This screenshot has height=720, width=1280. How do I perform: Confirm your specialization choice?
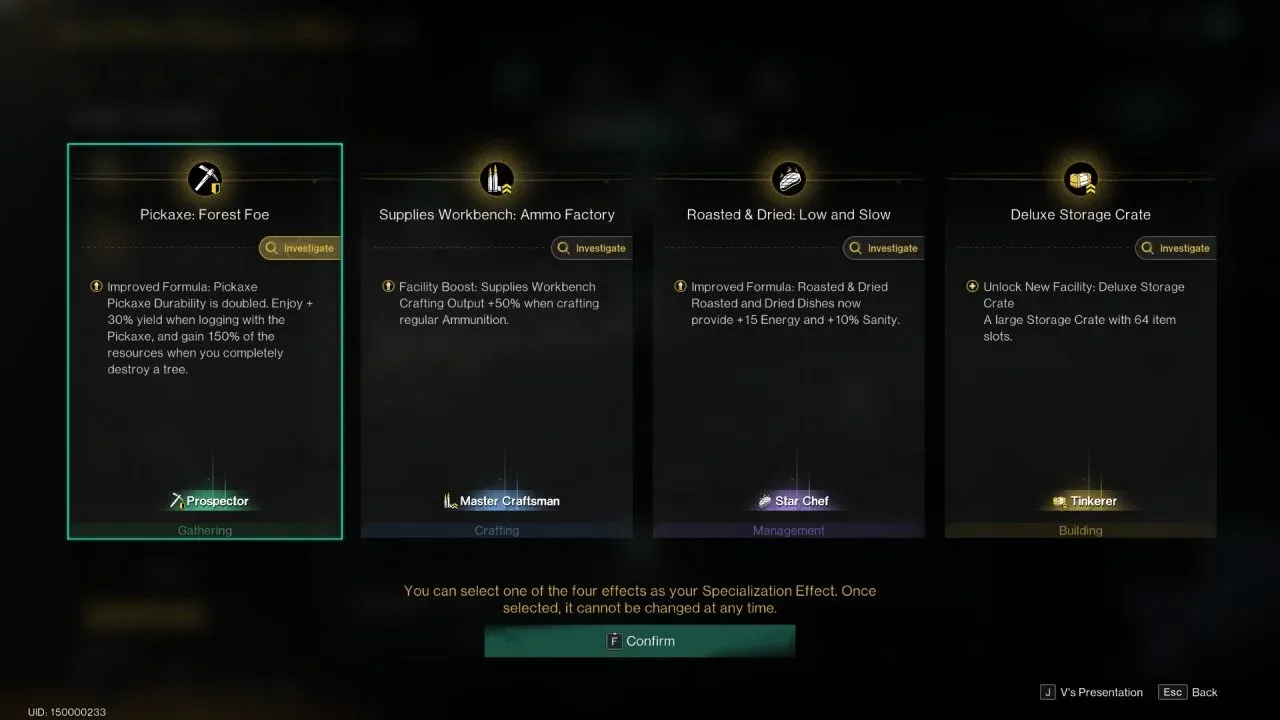pos(640,641)
